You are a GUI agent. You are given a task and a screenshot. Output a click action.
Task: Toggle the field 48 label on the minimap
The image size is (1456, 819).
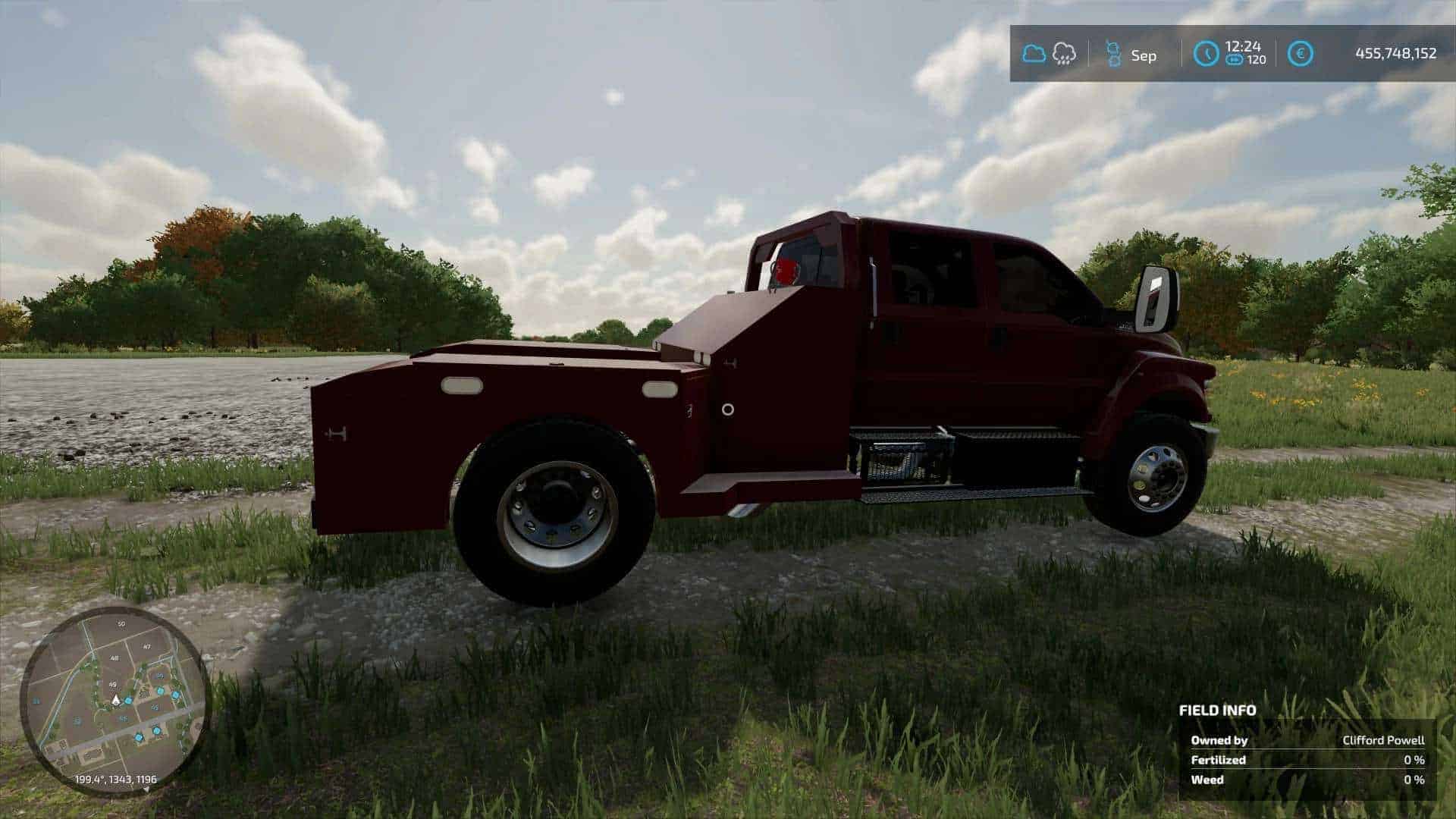pos(115,657)
